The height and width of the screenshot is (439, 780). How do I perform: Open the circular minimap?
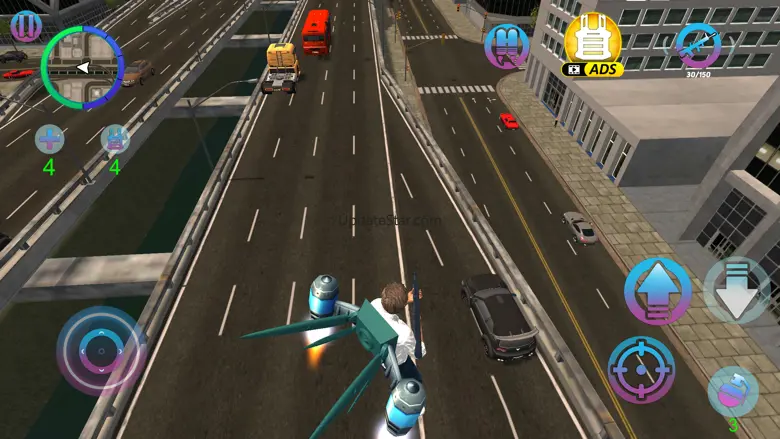tap(83, 68)
